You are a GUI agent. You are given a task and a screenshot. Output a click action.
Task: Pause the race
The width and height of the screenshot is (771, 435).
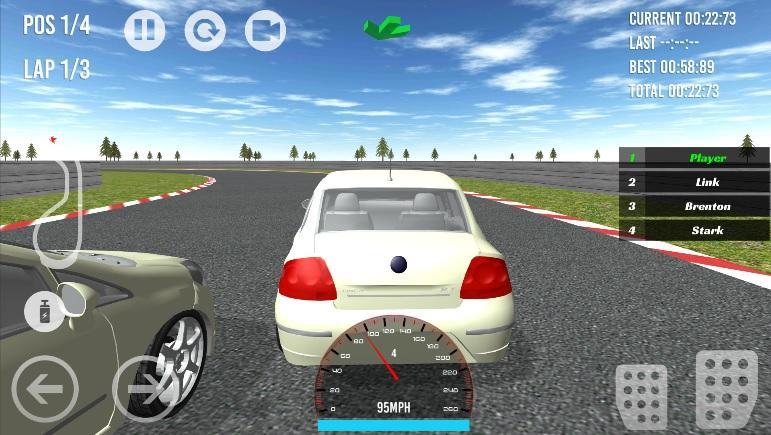point(144,31)
